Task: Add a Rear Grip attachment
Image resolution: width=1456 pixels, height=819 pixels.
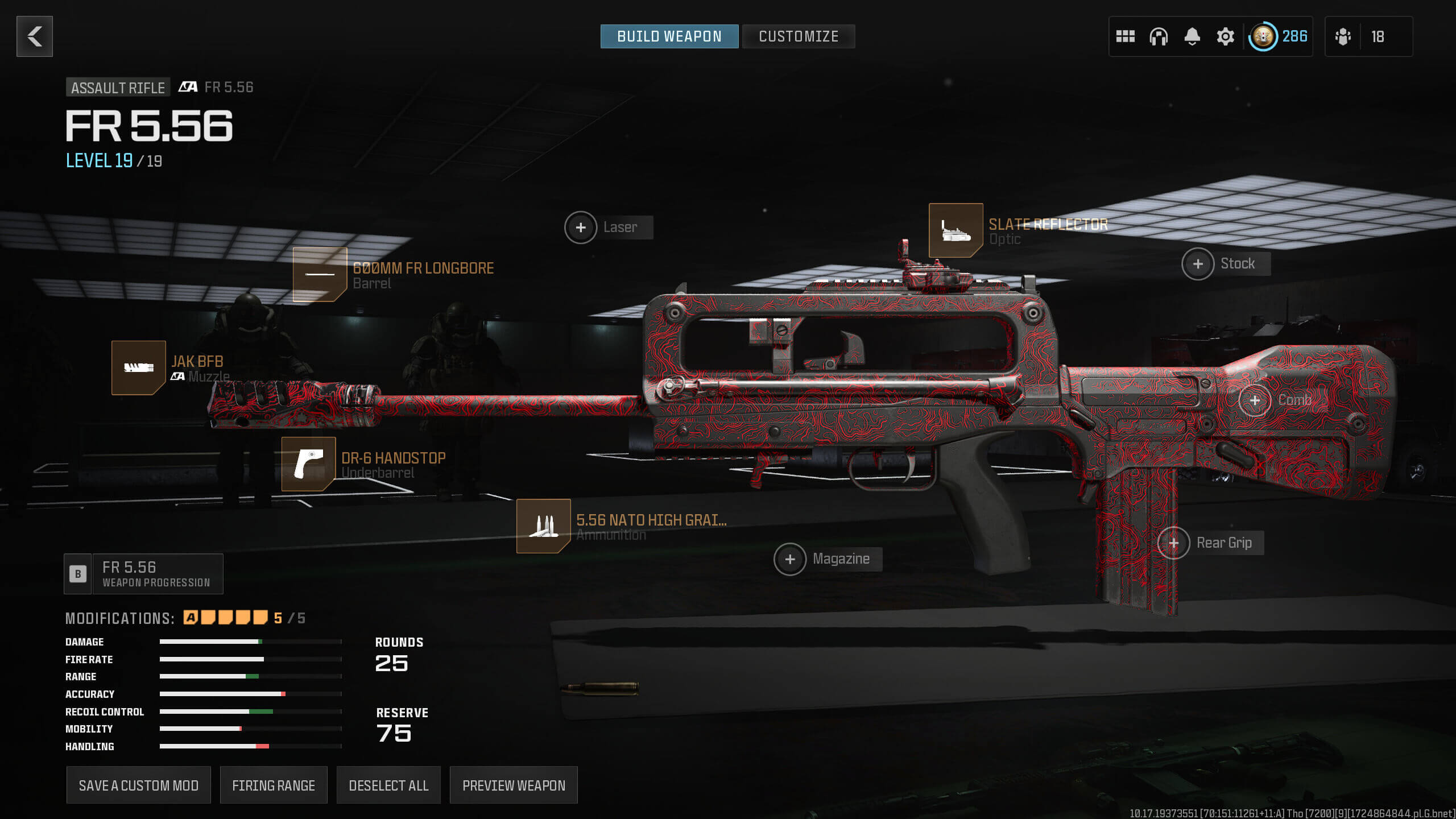Action: [1173, 543]
